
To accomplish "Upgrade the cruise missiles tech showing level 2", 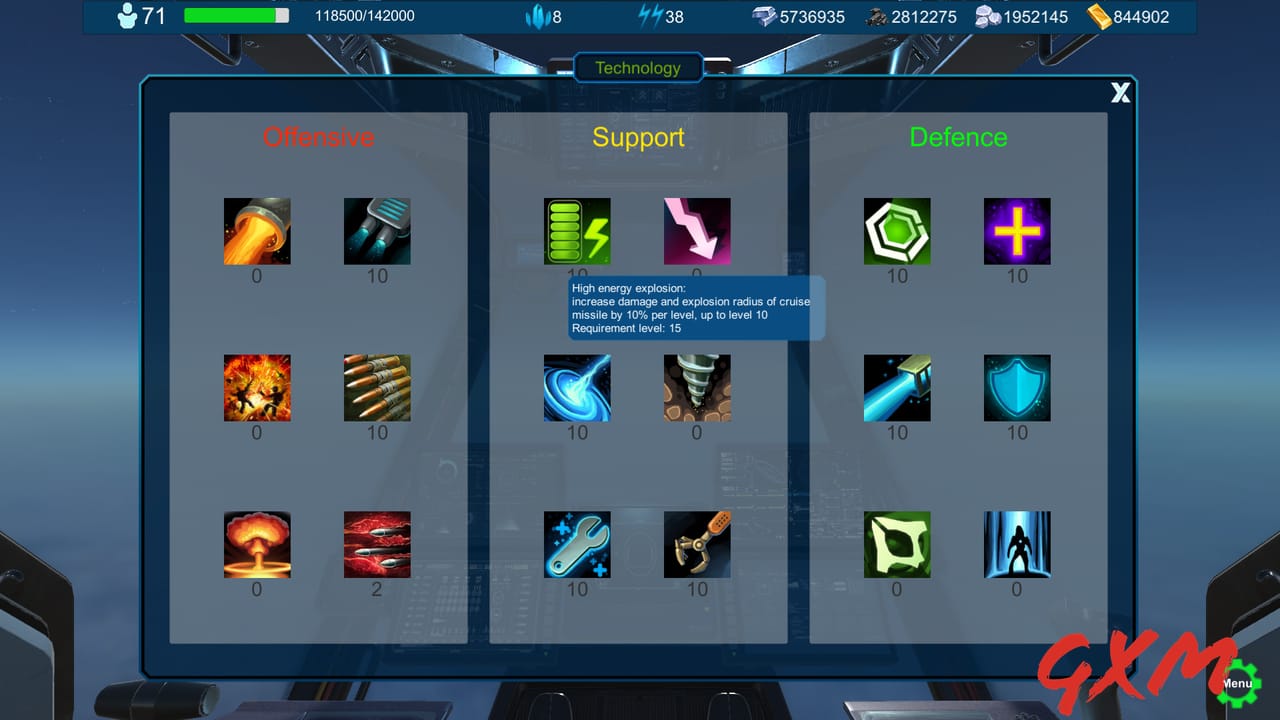I will [377, 544].
